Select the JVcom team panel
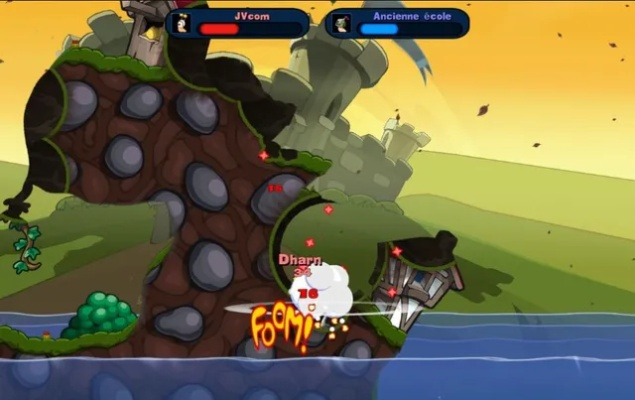The width and height of the screenshot is (635, 400). coord(238,23)
